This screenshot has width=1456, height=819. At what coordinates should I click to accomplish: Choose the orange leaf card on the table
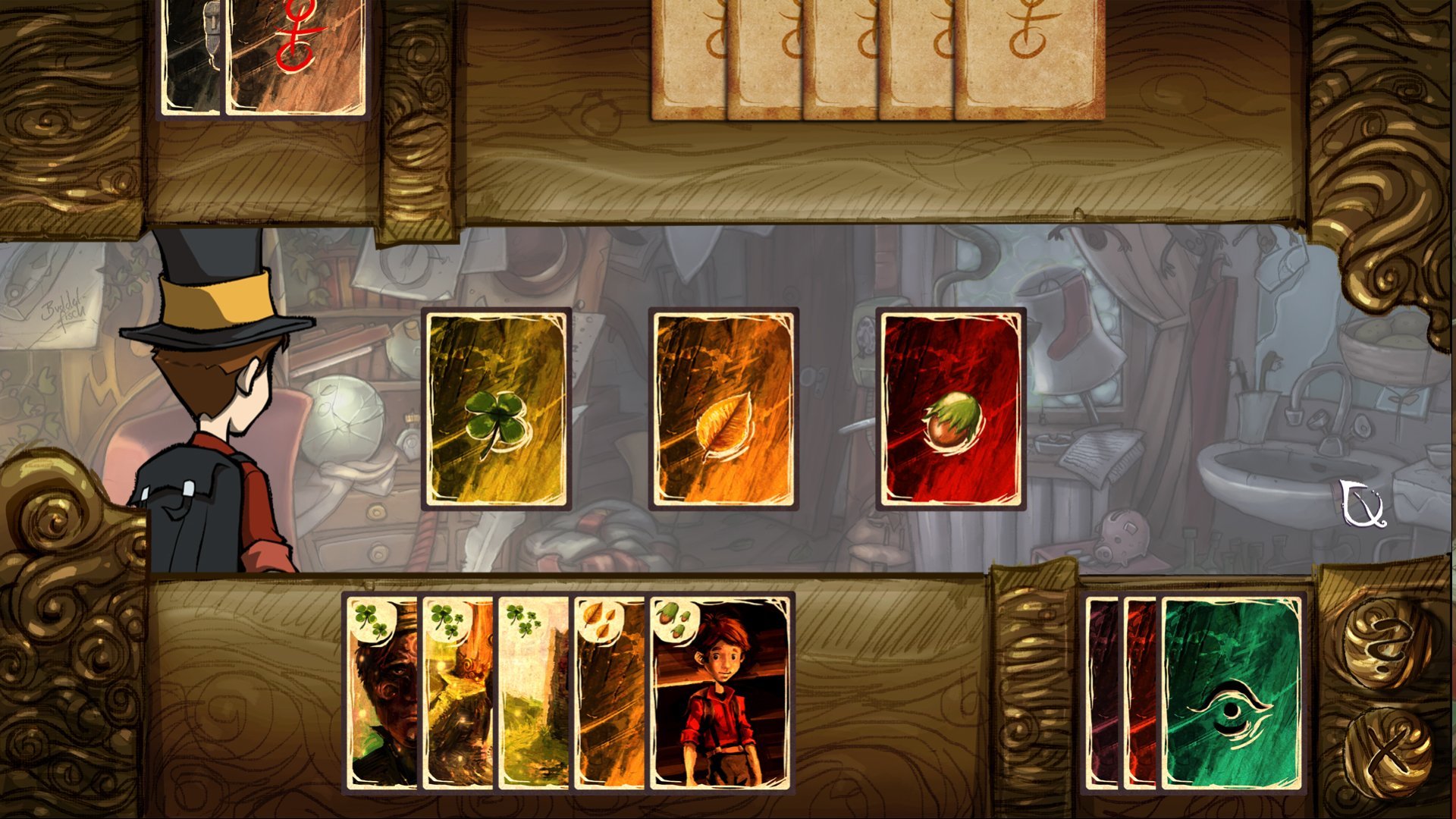pyautogui.click(x=723, y=409)
